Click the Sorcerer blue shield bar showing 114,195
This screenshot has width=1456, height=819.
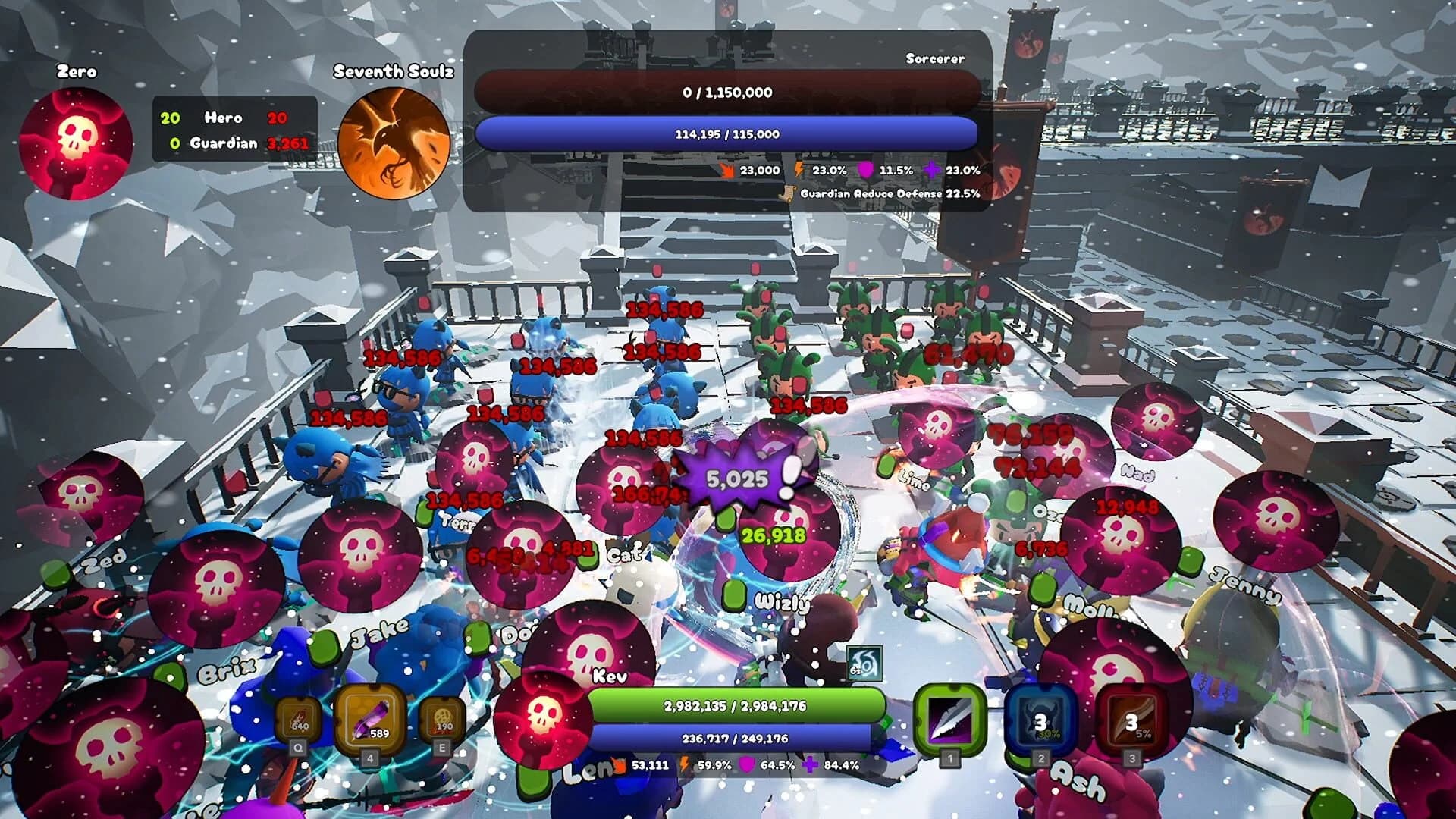tap(728, 133)
